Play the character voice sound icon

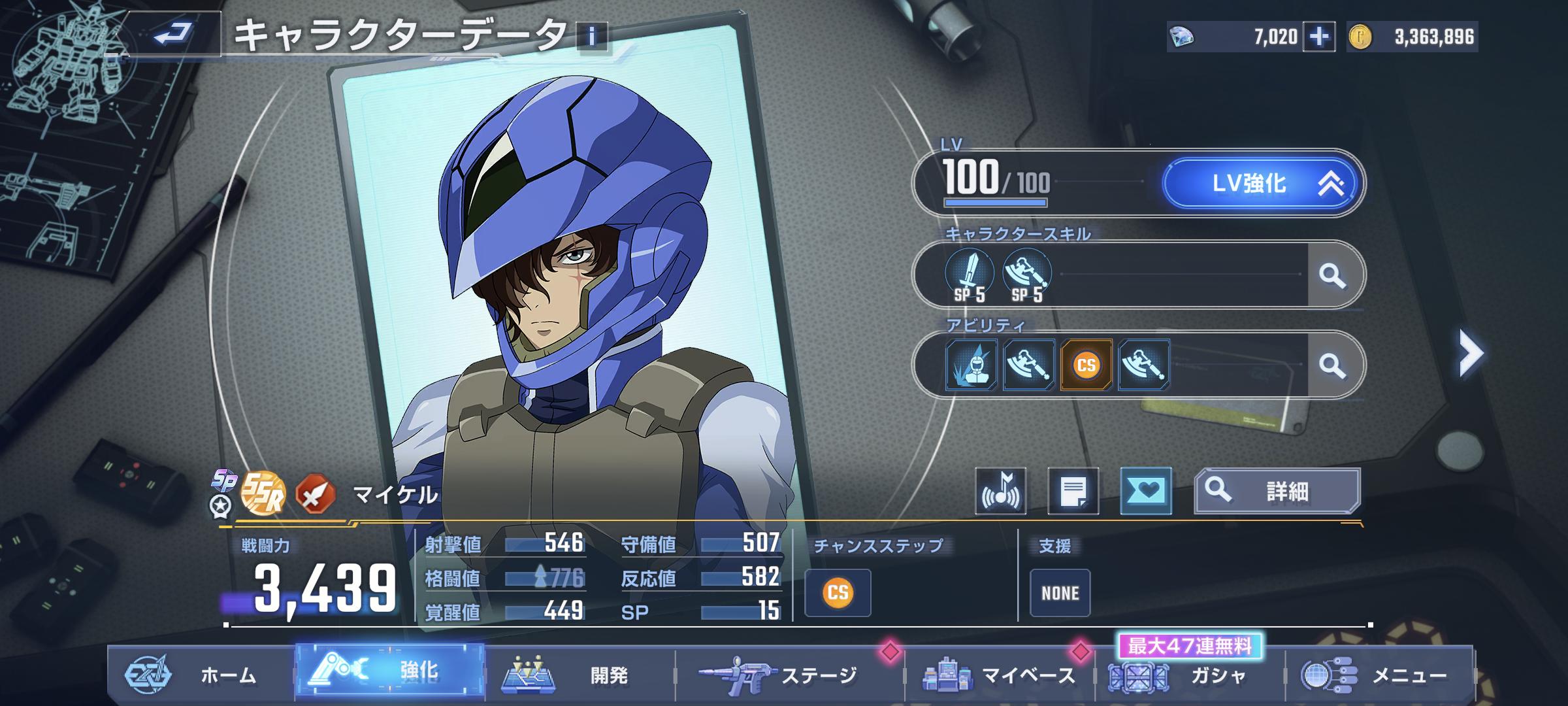click(x=1000, y=491)
